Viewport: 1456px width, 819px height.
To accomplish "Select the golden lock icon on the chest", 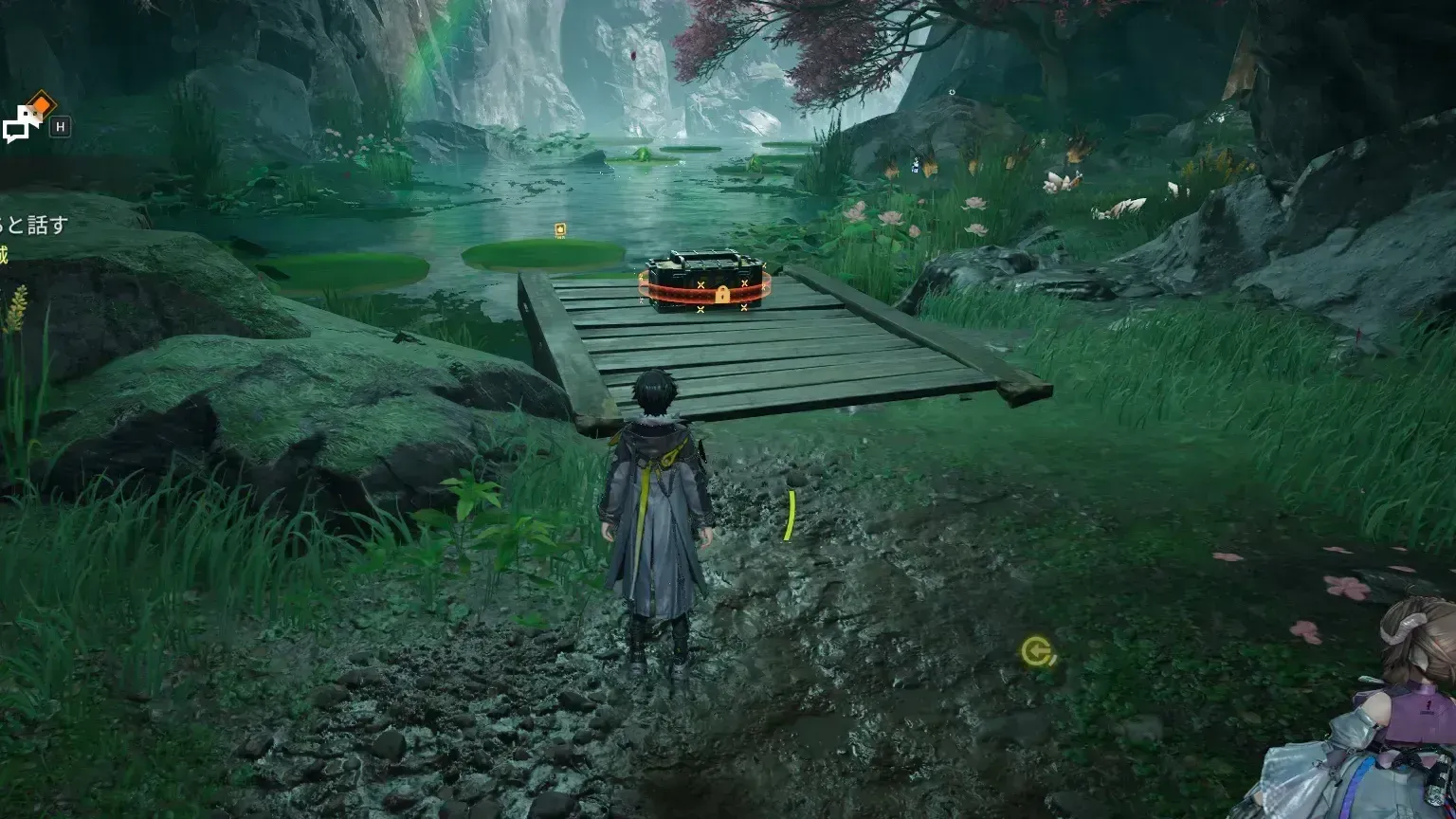I will [722, 296].
